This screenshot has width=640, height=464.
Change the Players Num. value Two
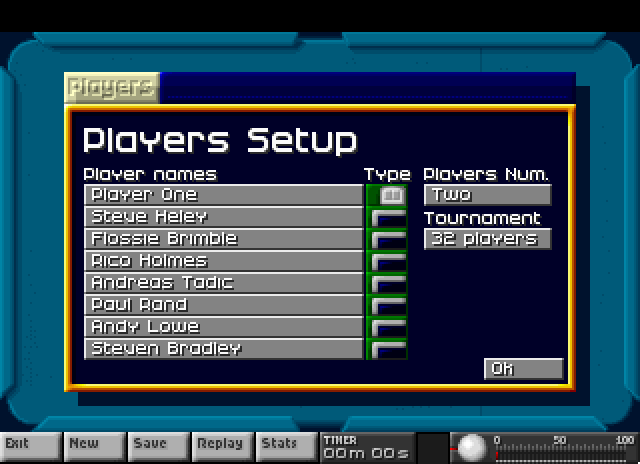click(487, 195)
